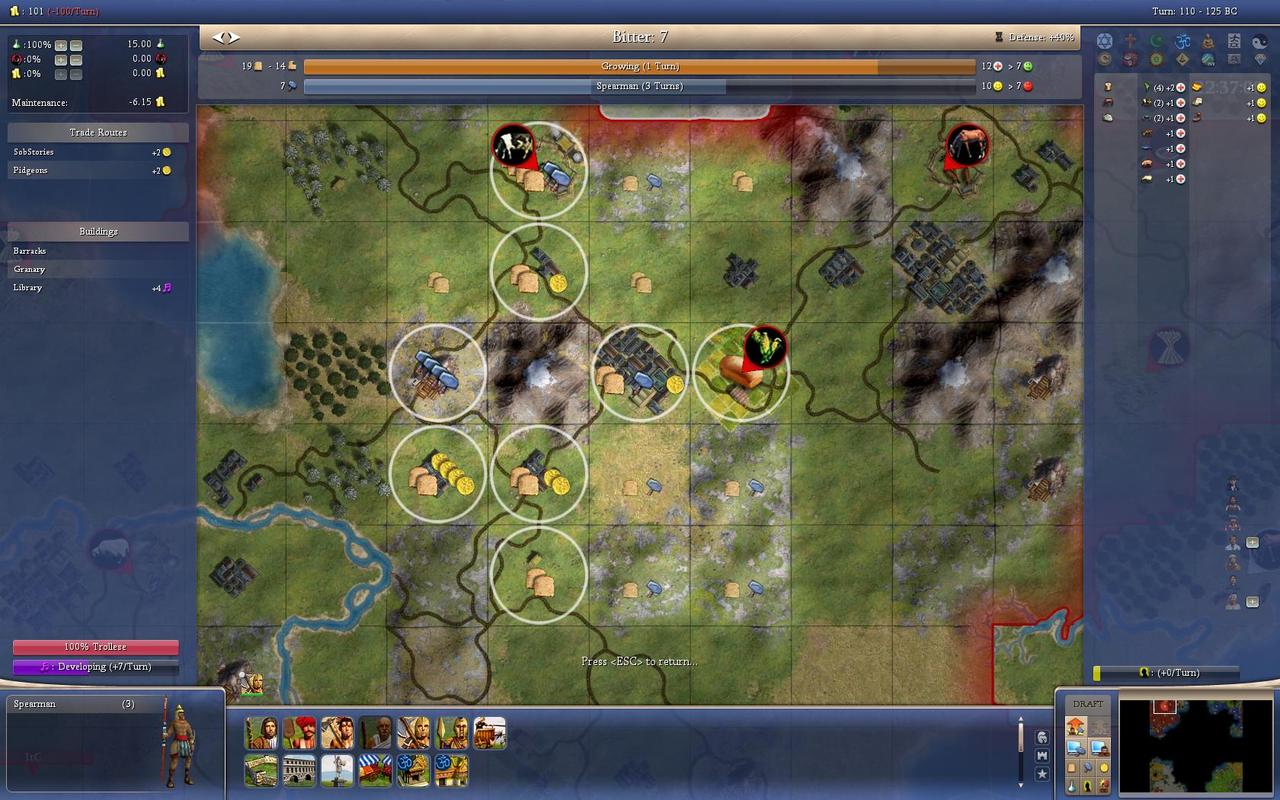Screen dimensions: 1280x800
Task: Queue the aqueduct building icon
Action: 299,770
